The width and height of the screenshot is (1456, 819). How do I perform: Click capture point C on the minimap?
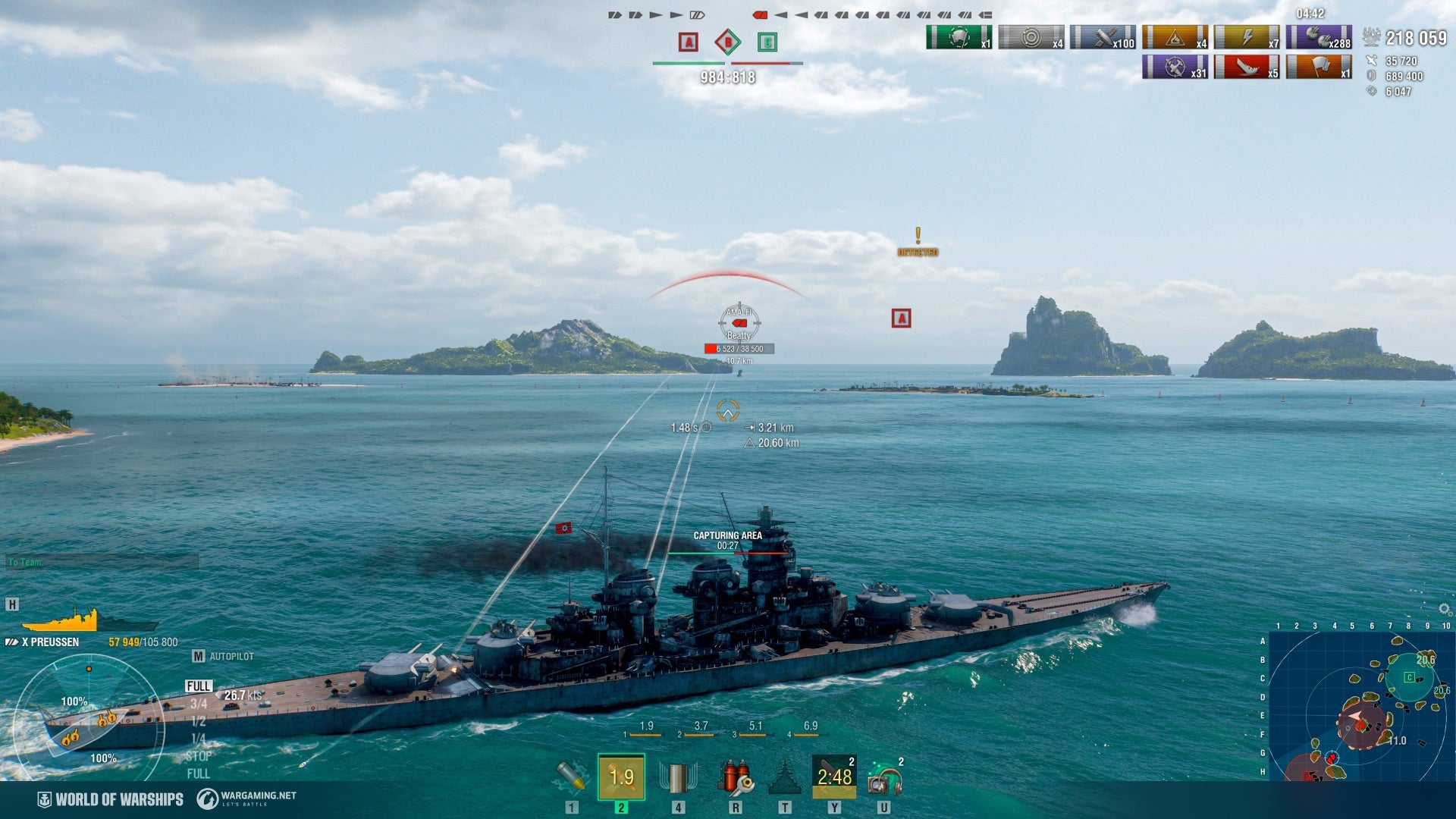(1409, 677)
